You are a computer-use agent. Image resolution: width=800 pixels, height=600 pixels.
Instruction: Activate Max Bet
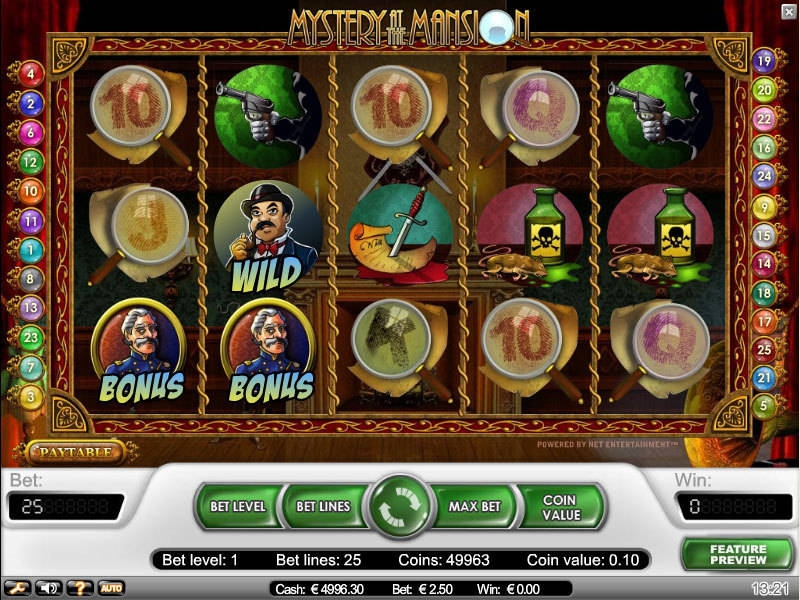pos(474,506)
